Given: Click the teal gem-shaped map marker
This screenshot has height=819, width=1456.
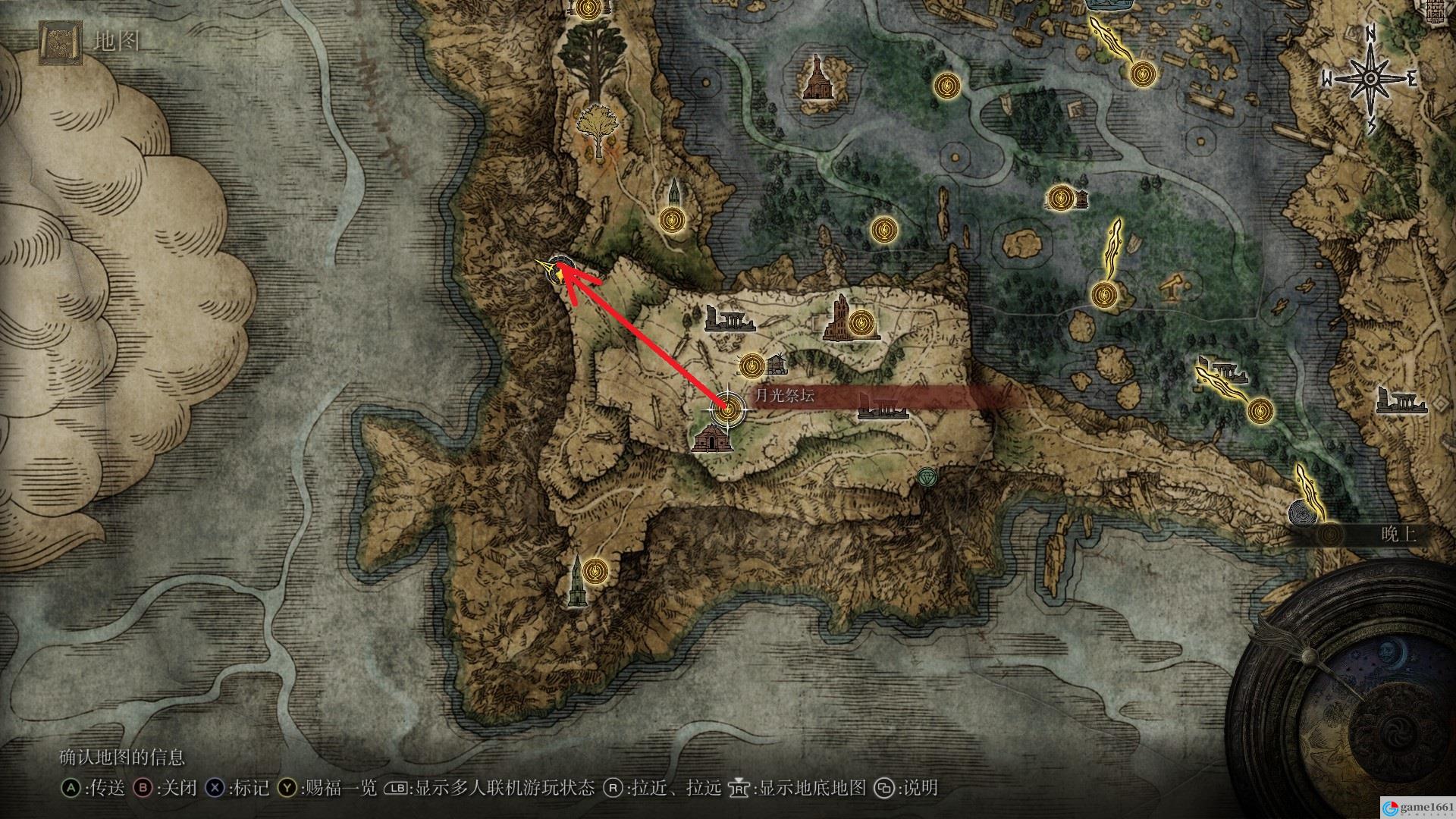Looking at the screenshot, I should coord(926,476).
